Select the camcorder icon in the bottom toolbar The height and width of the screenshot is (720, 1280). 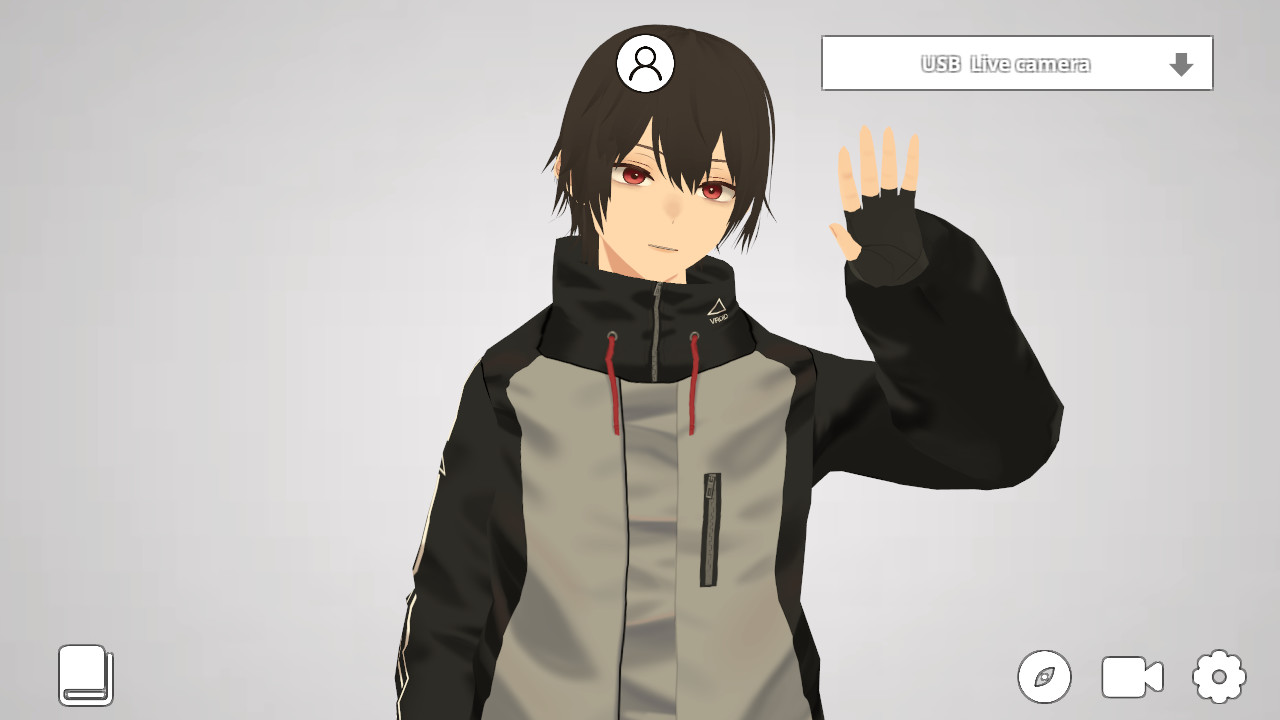pyautogui.click(x=1130, y=676)
